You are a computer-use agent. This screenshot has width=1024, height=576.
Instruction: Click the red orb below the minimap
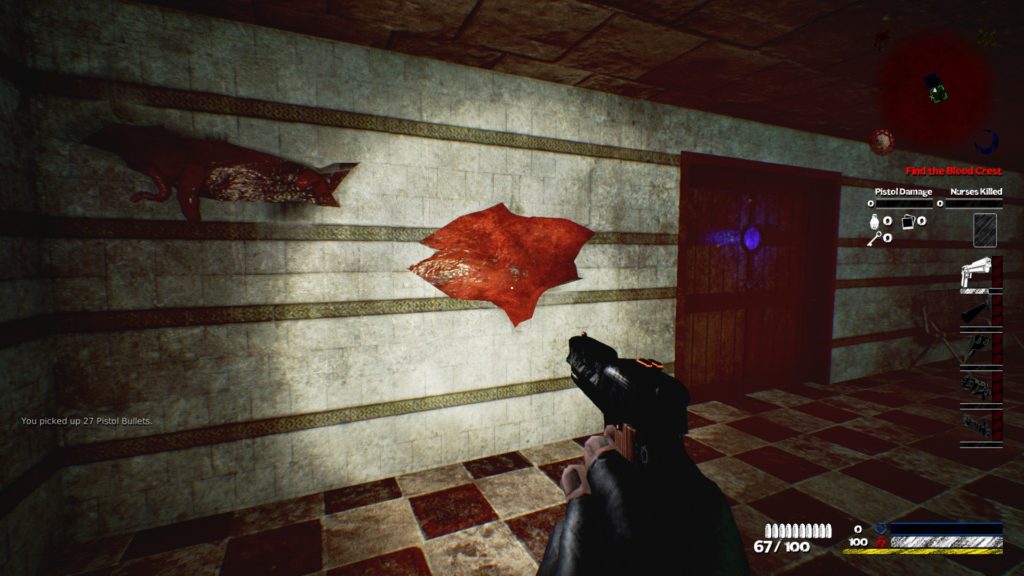click(x=881, y=141)
